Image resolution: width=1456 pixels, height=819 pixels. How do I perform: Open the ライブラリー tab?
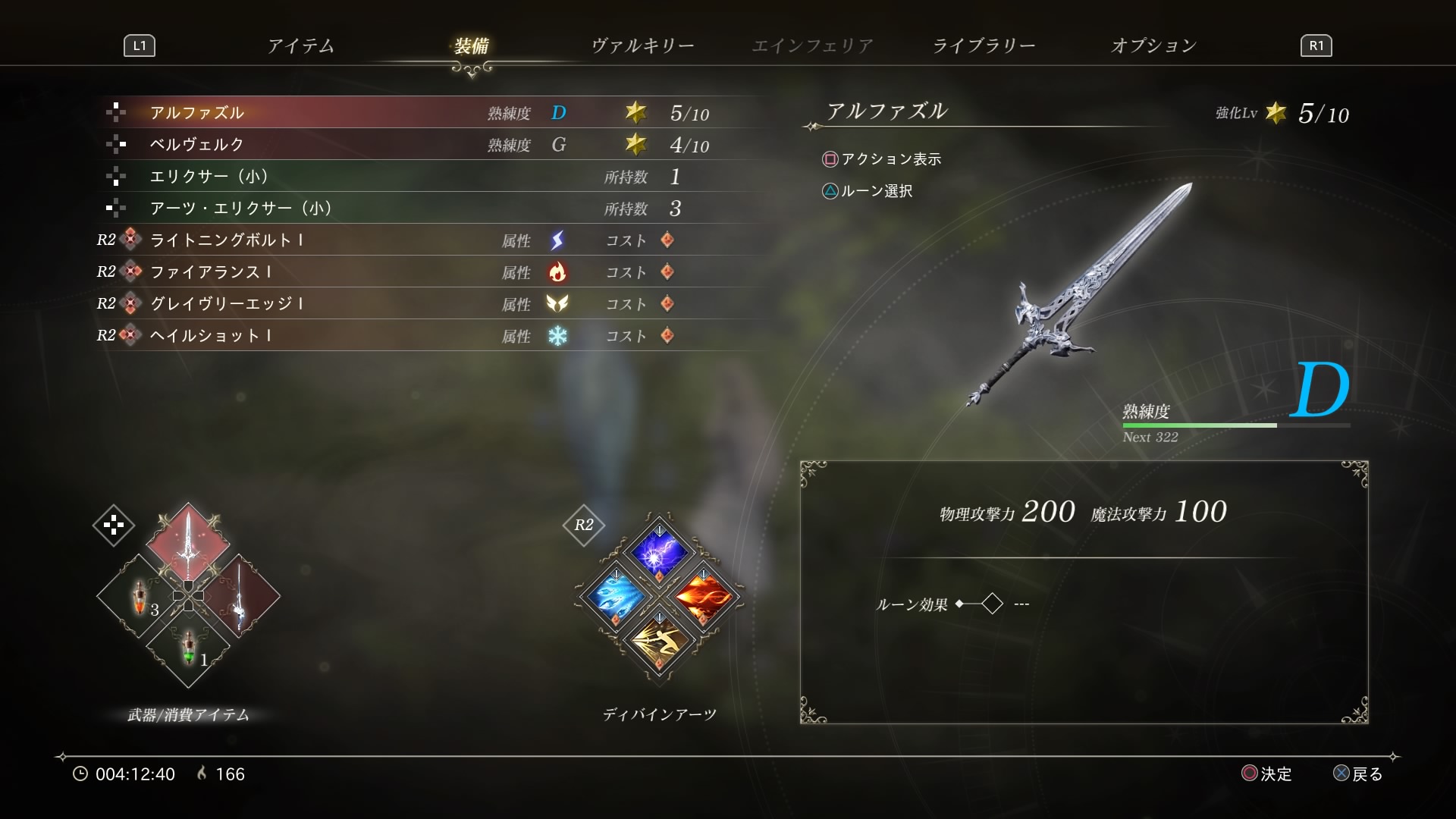[986, 45]
